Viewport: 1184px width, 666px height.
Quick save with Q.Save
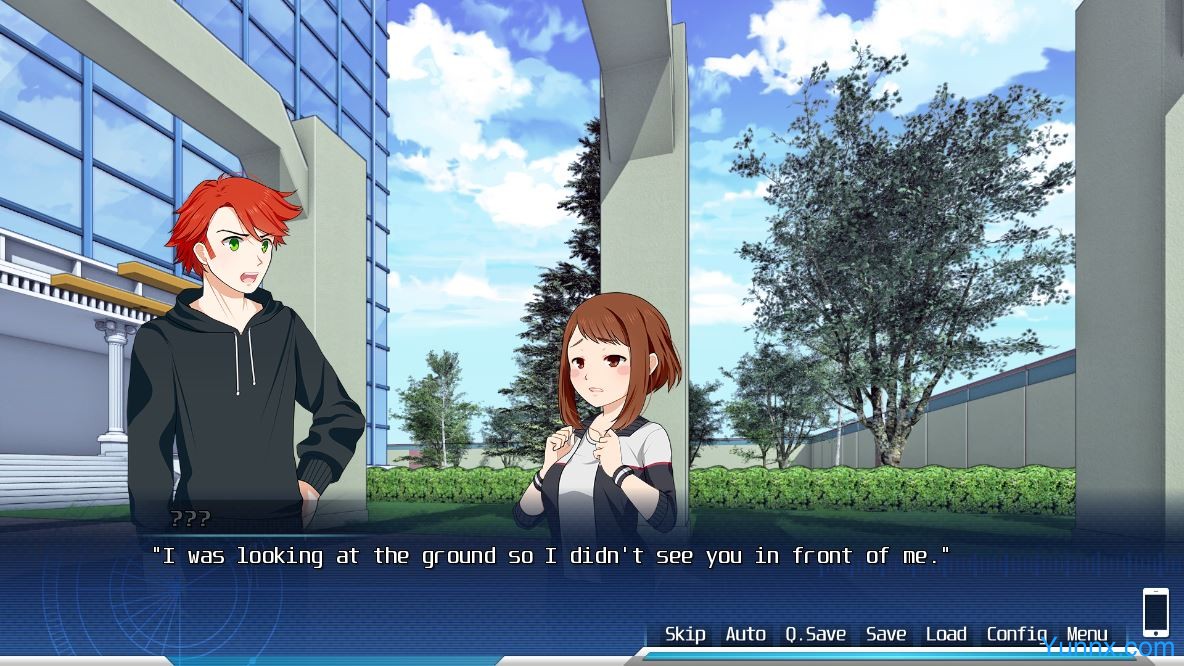click(x=815, y=634)
